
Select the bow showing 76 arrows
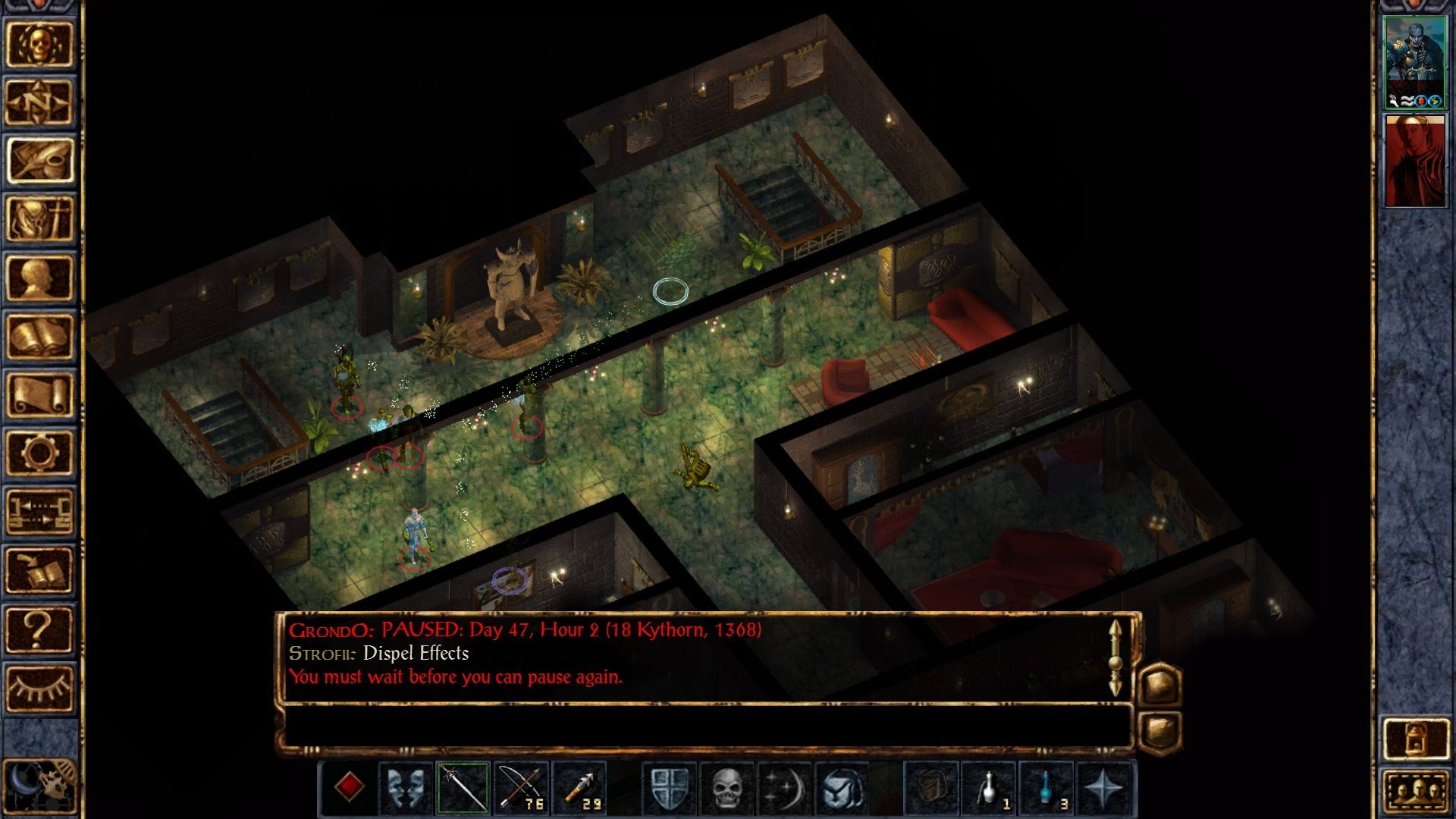522,786
